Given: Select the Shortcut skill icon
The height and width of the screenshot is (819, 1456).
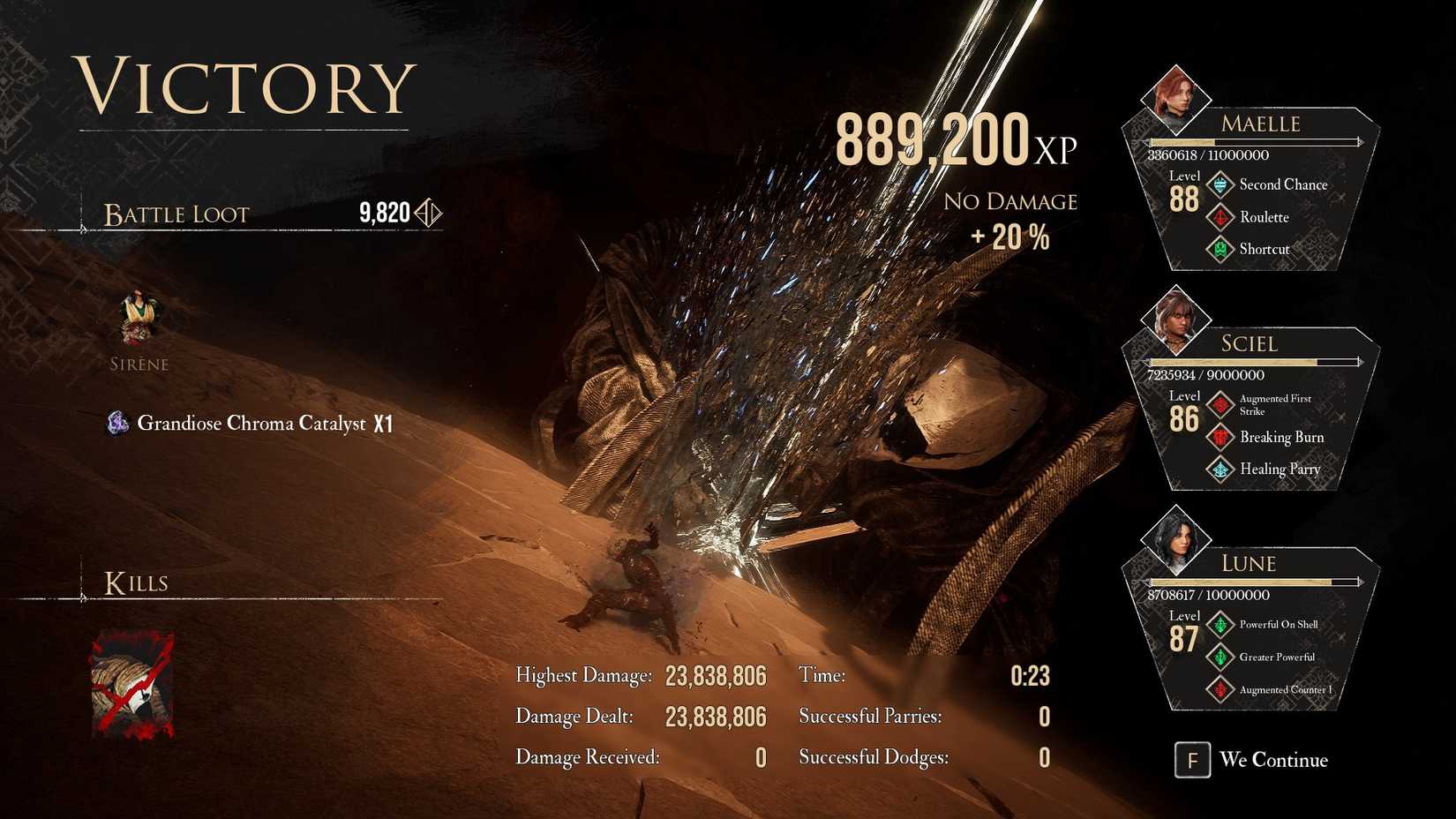Looking at the screenshot, I should pyautogui.click(x=1220, y=249).
